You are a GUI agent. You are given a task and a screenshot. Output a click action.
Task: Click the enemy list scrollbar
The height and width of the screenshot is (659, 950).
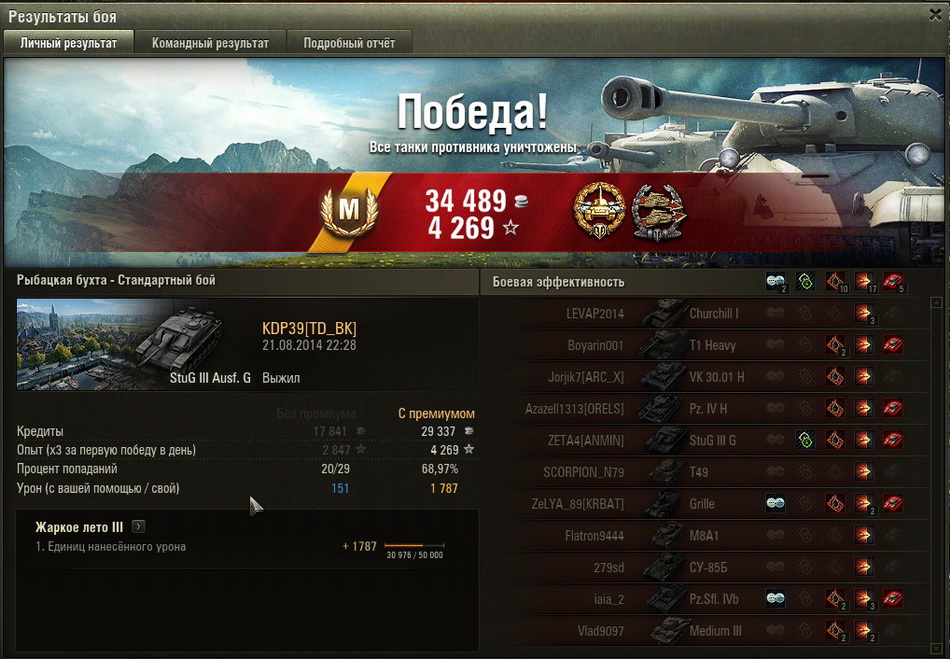(x=936, y=470)
